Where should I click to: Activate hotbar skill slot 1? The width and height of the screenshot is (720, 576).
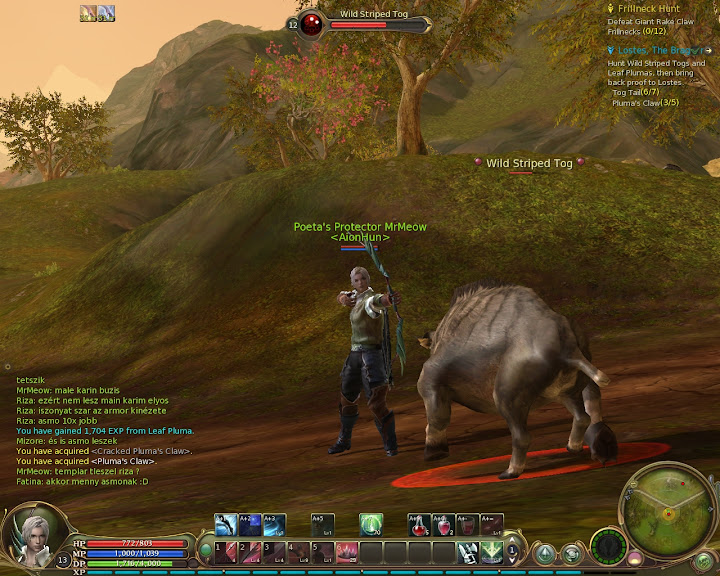tap(226, 552)
